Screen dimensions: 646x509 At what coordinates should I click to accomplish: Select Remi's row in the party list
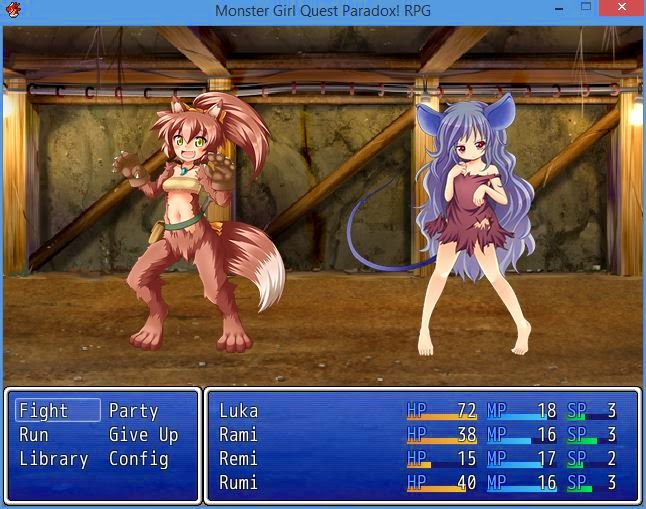(x=420, y=459)
